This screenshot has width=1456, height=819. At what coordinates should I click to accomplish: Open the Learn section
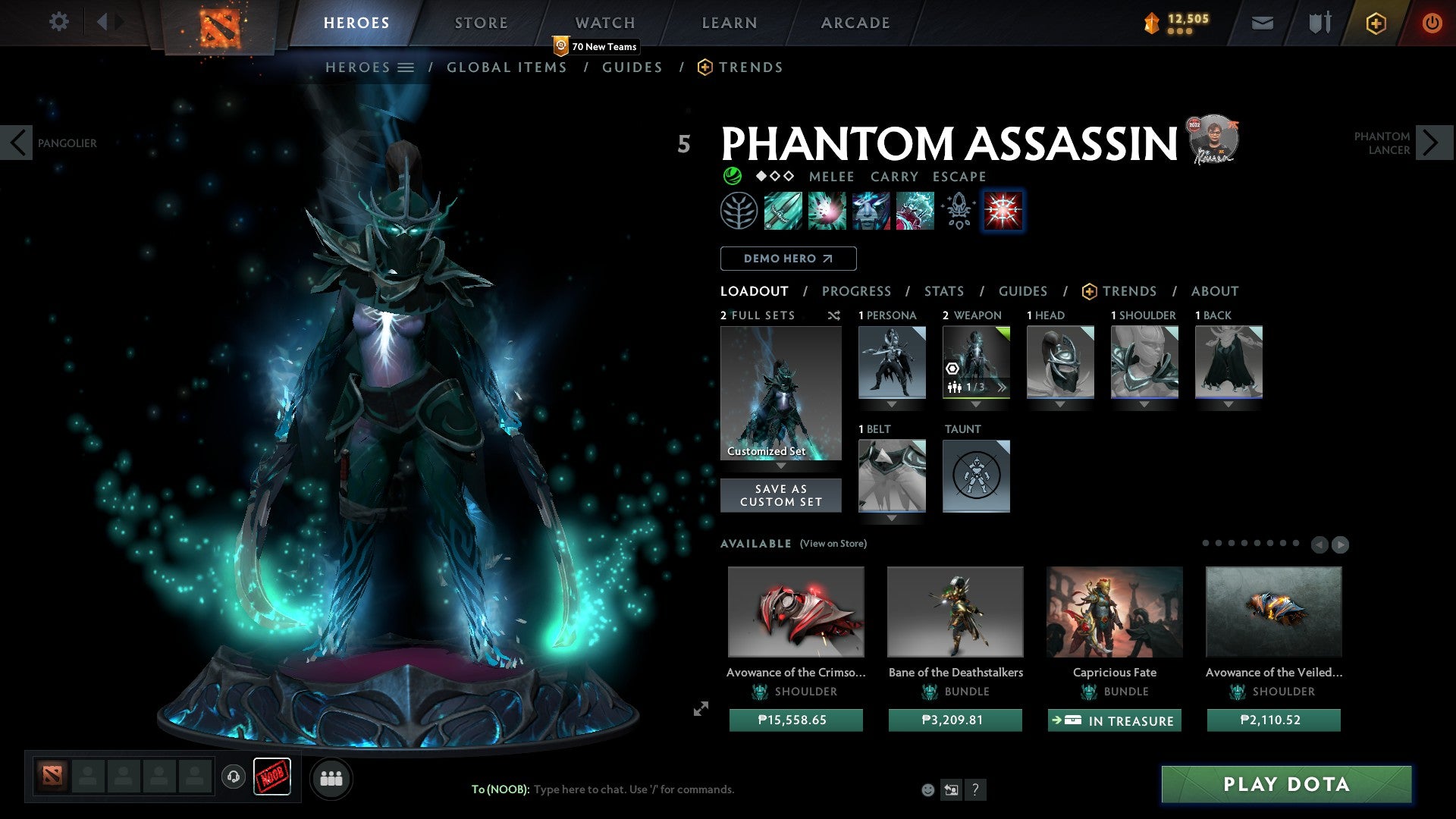[729, 23]
